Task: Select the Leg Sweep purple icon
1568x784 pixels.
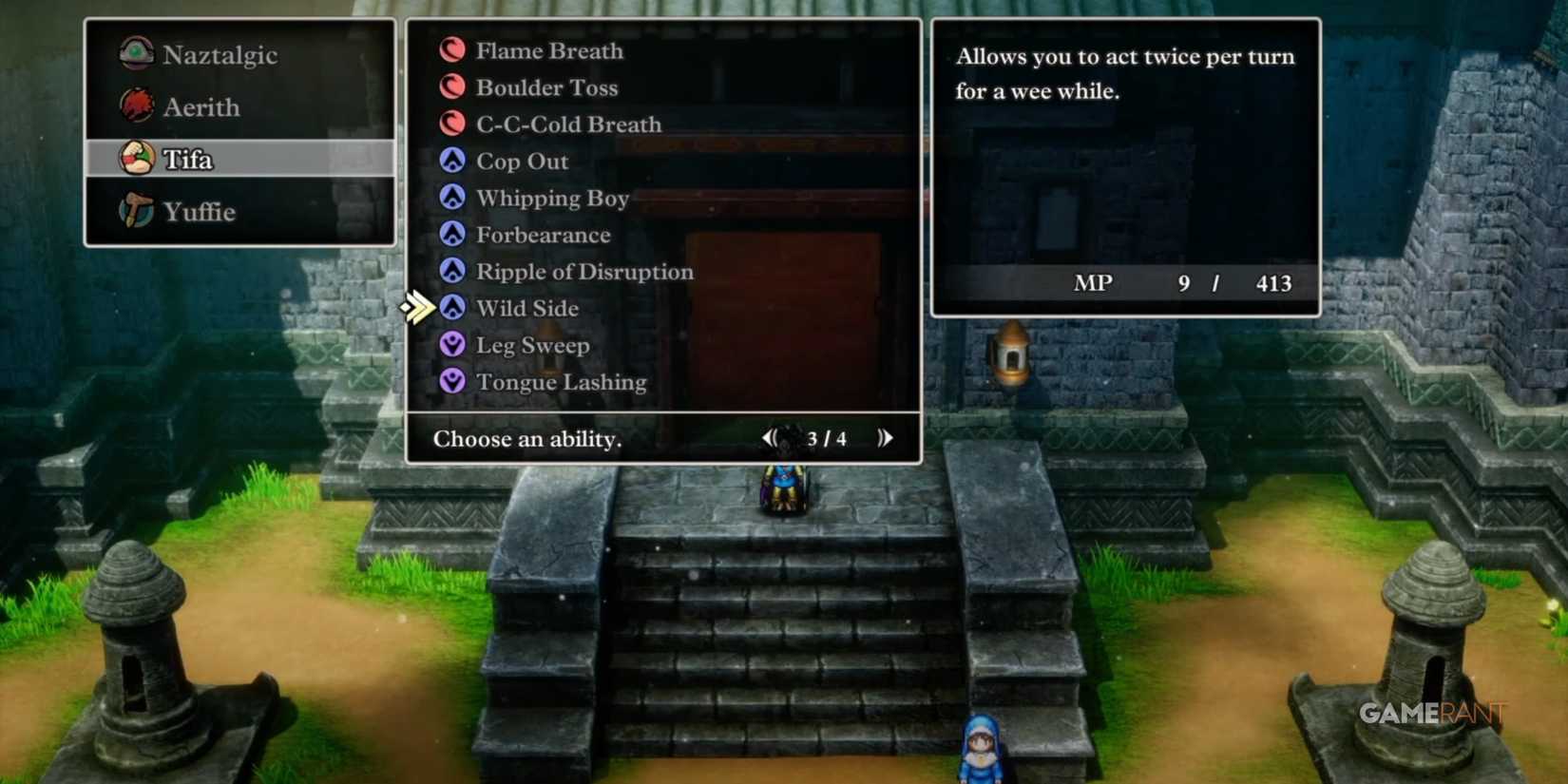Action: (453, 345)
